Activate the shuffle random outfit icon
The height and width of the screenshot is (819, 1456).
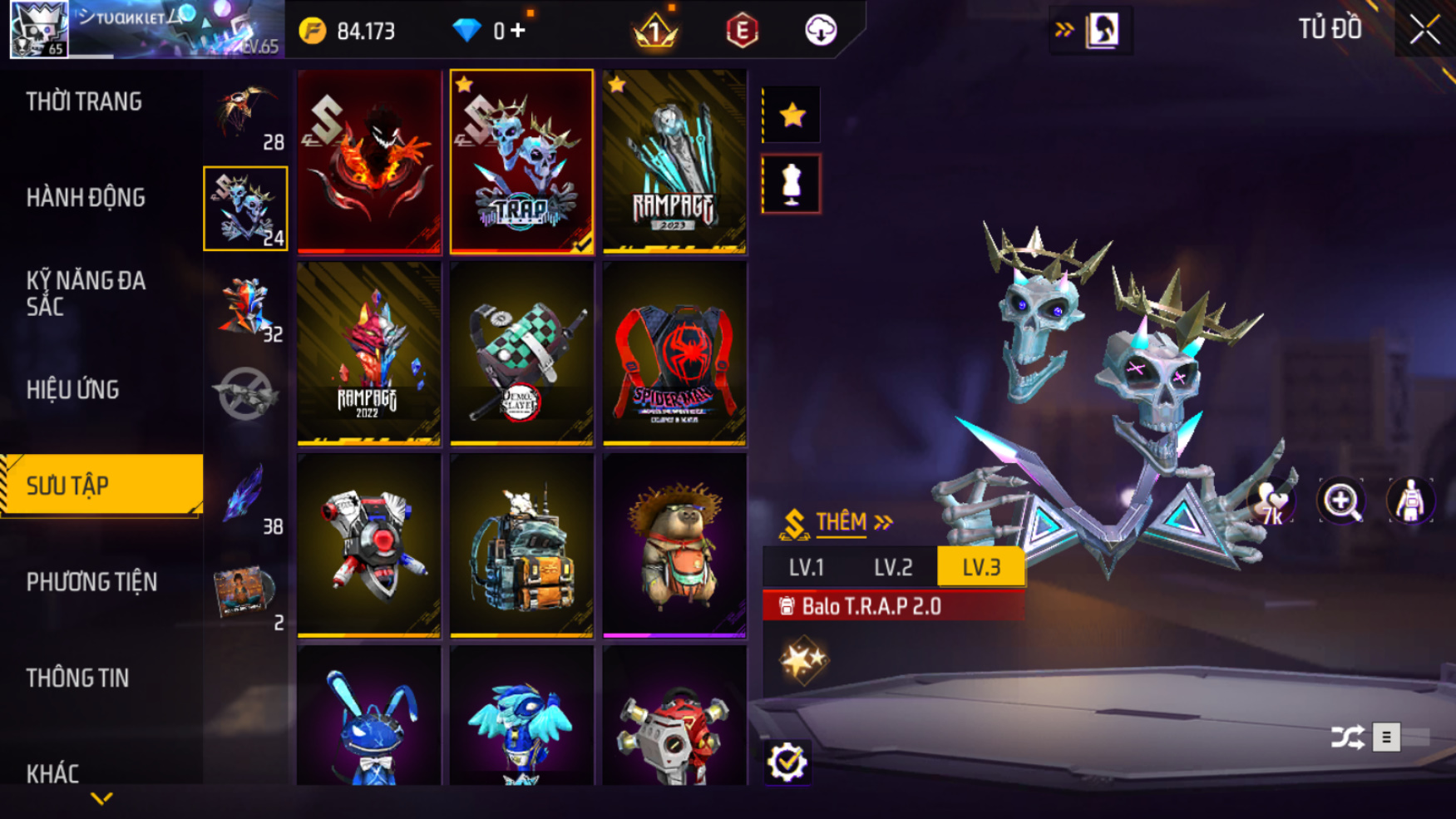pos(1347,737)
